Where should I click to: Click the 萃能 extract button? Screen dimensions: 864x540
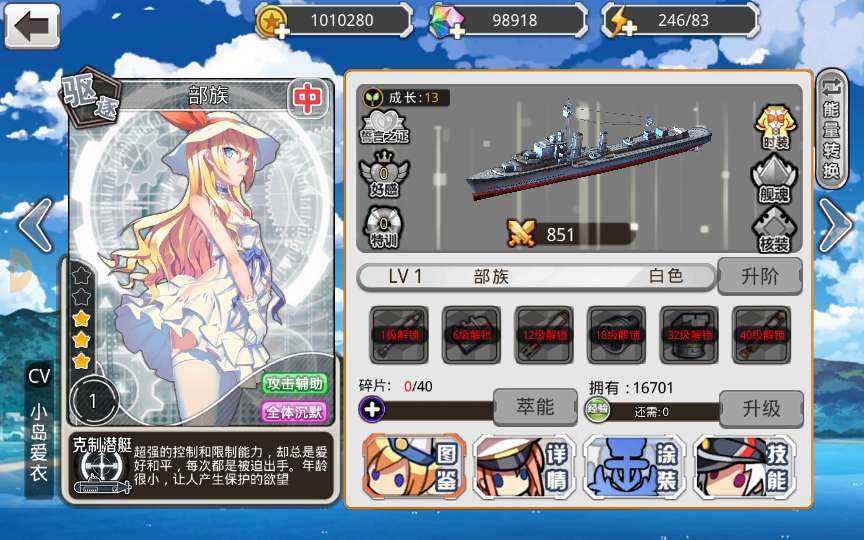(x=535, y=407)
